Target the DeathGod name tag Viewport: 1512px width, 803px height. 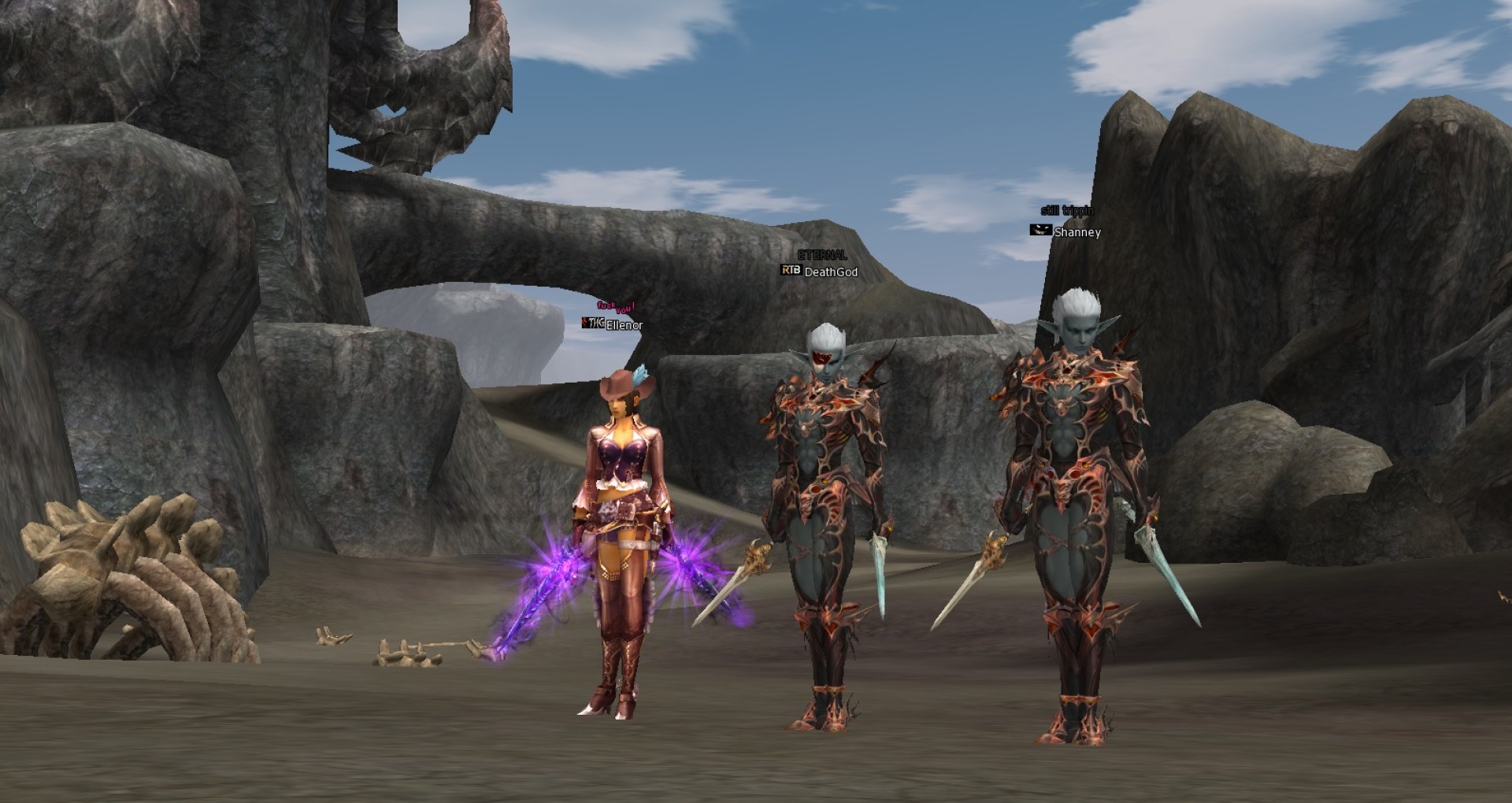[831, 272]
